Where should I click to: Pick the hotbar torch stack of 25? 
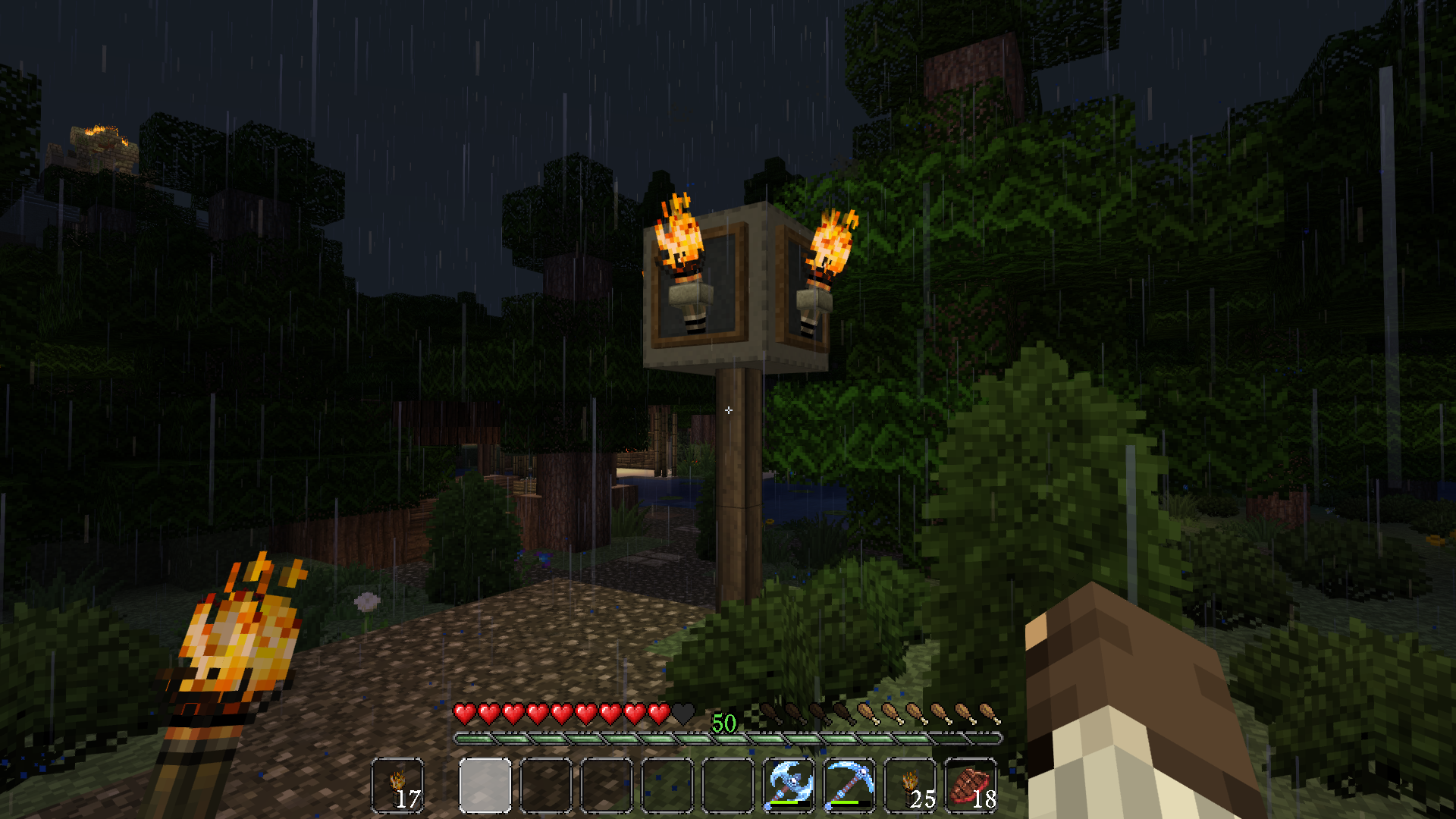coord(910,786)
